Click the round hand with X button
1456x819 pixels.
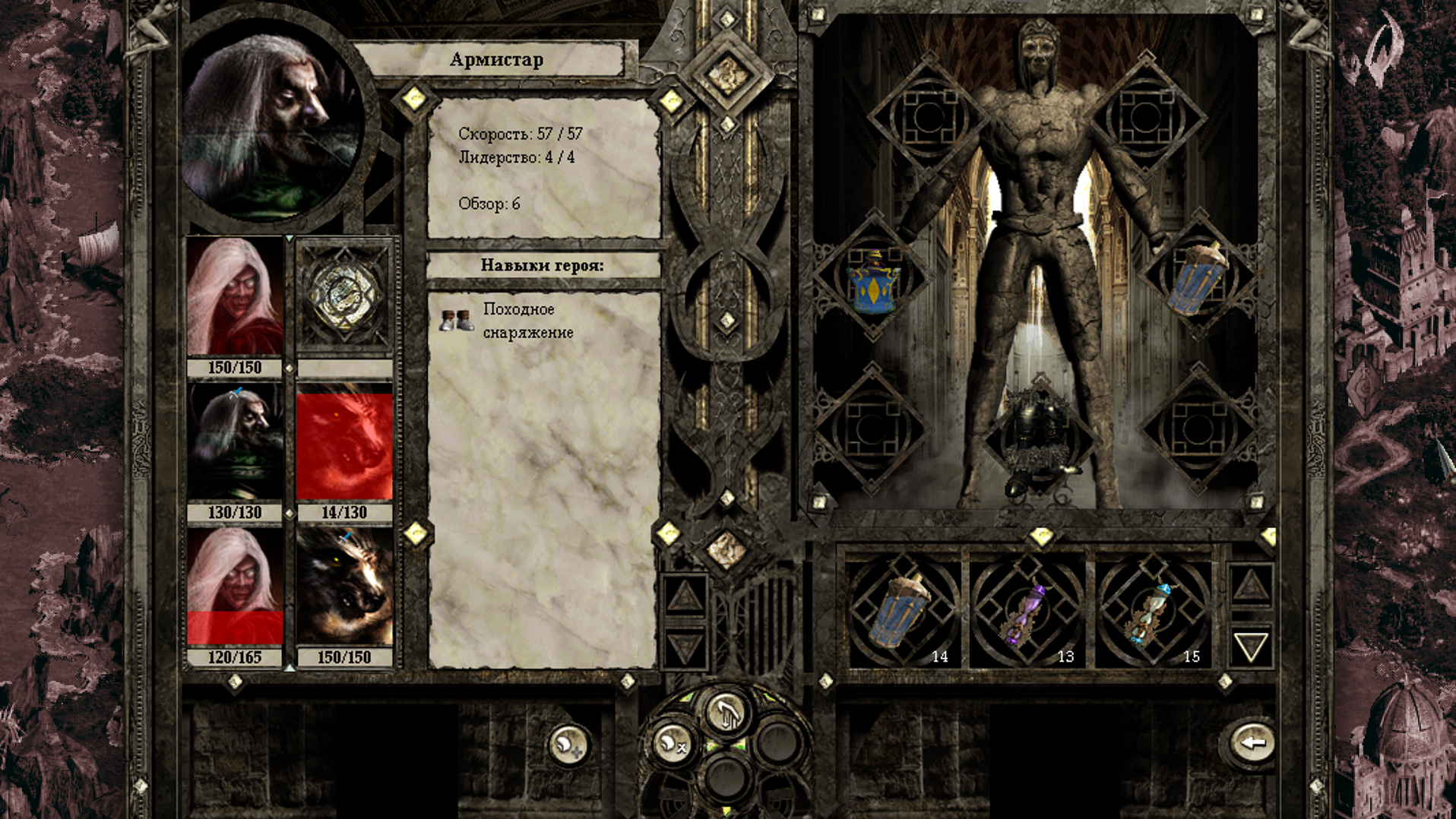pos(672,742)
